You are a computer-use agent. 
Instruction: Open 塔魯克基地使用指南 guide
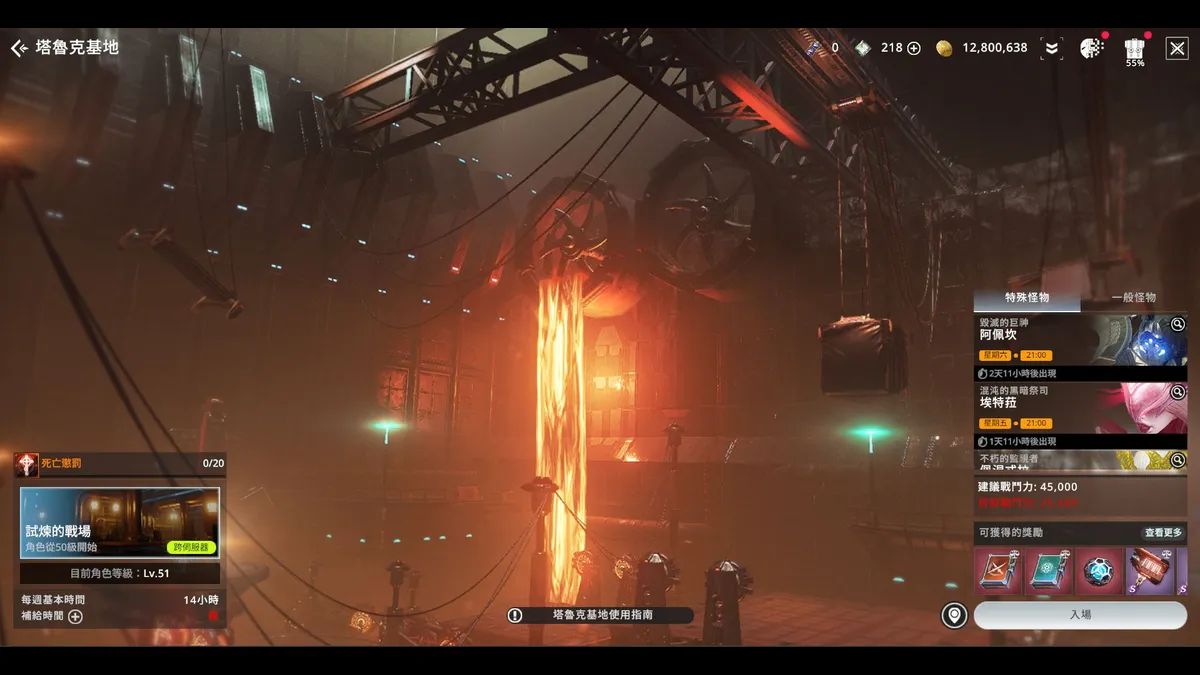coord(600,615)
